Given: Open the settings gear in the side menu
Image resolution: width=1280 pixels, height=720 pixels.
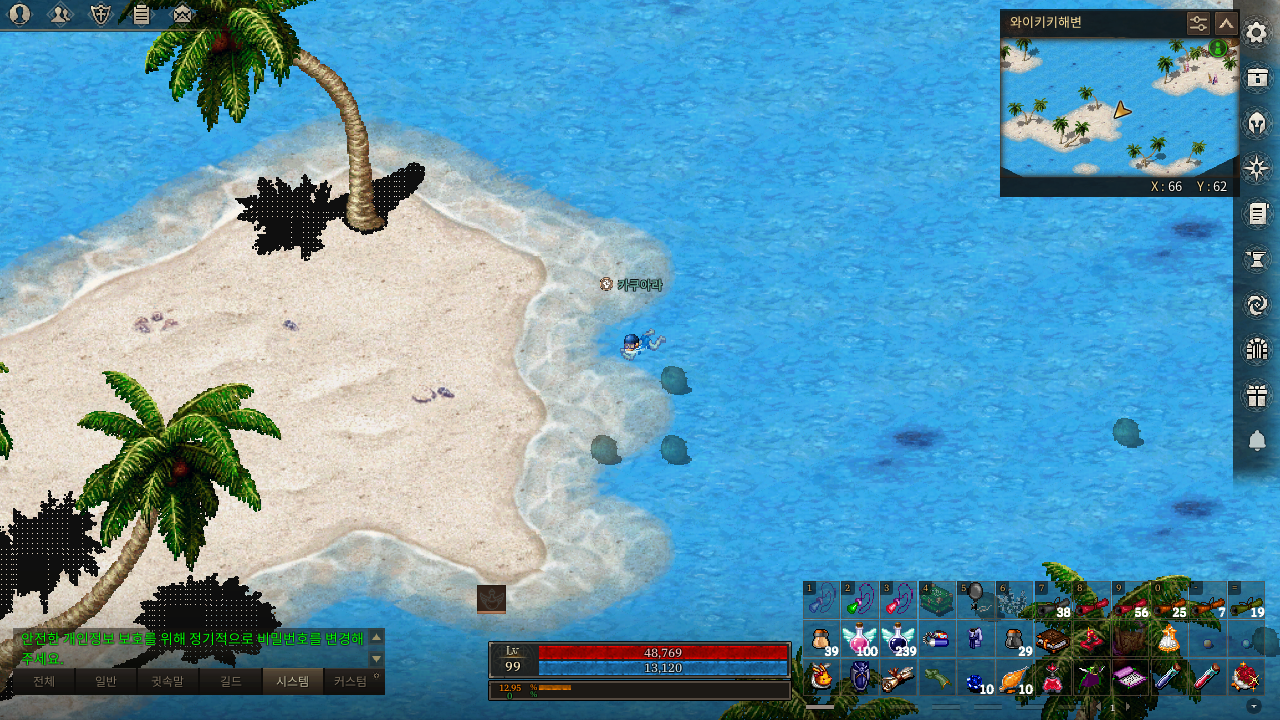Looking at the screenshot, I should (1256, 33).
